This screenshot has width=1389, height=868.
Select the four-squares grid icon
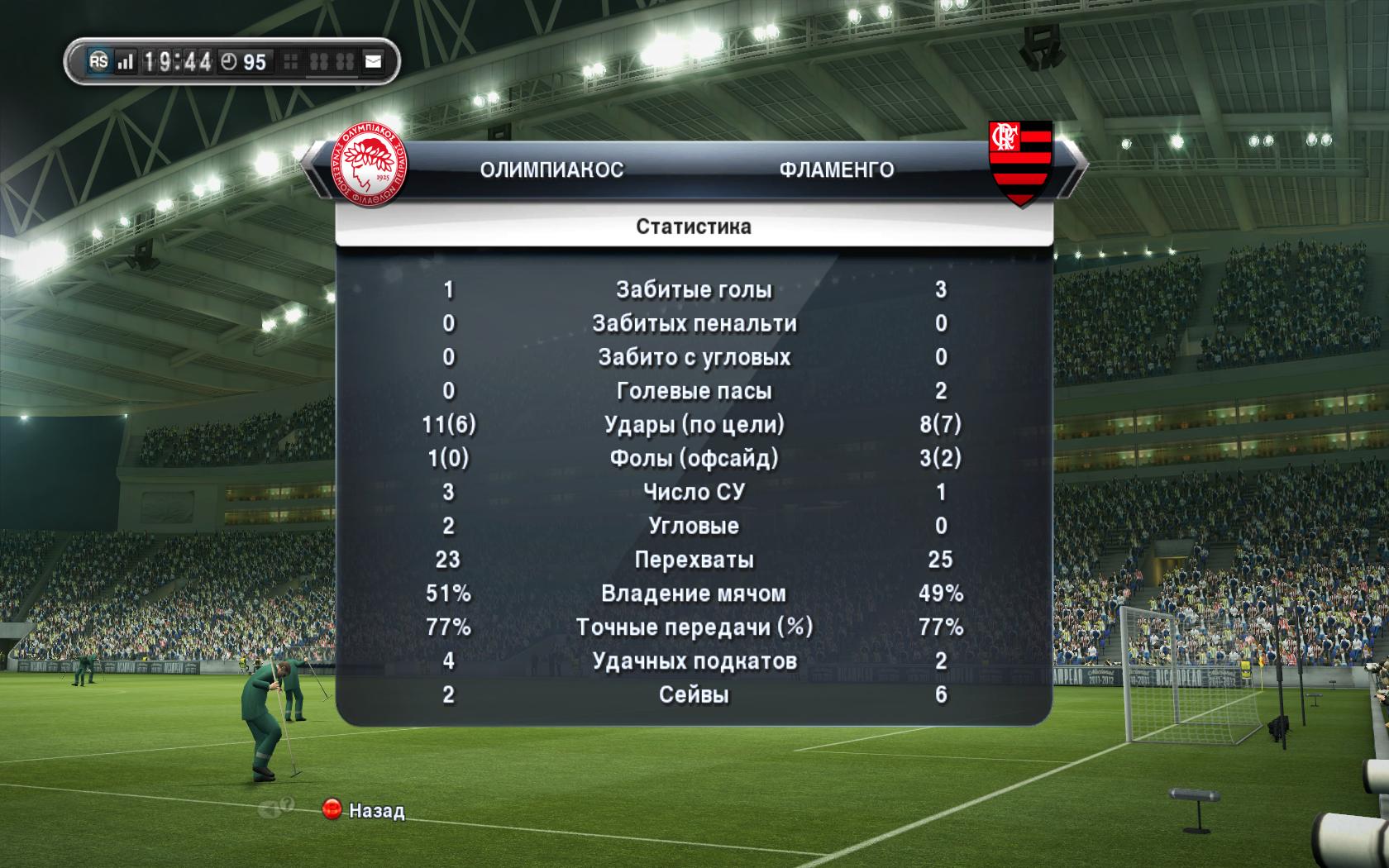291,61
